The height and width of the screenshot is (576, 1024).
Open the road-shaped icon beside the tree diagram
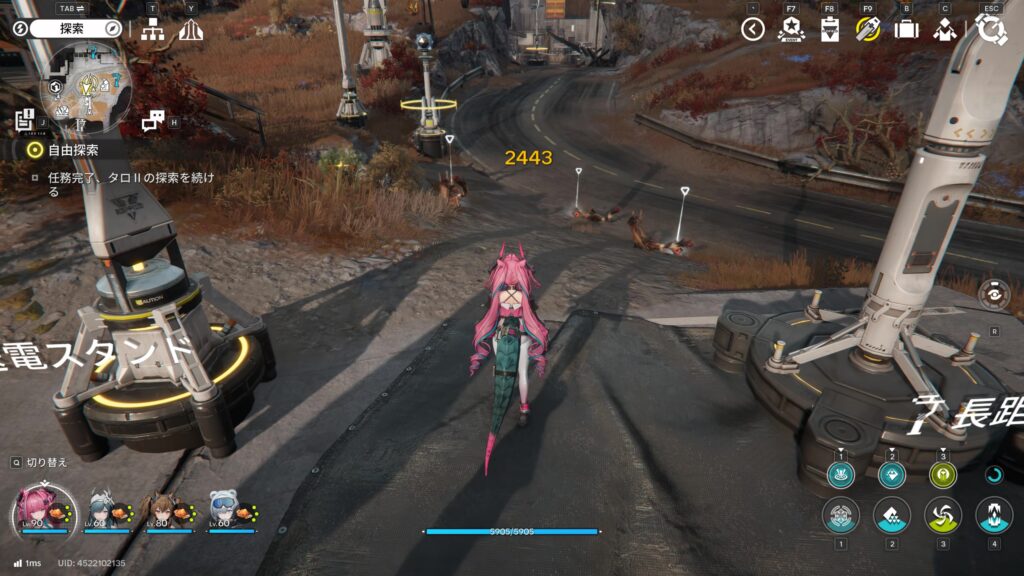tap(190, 30)
